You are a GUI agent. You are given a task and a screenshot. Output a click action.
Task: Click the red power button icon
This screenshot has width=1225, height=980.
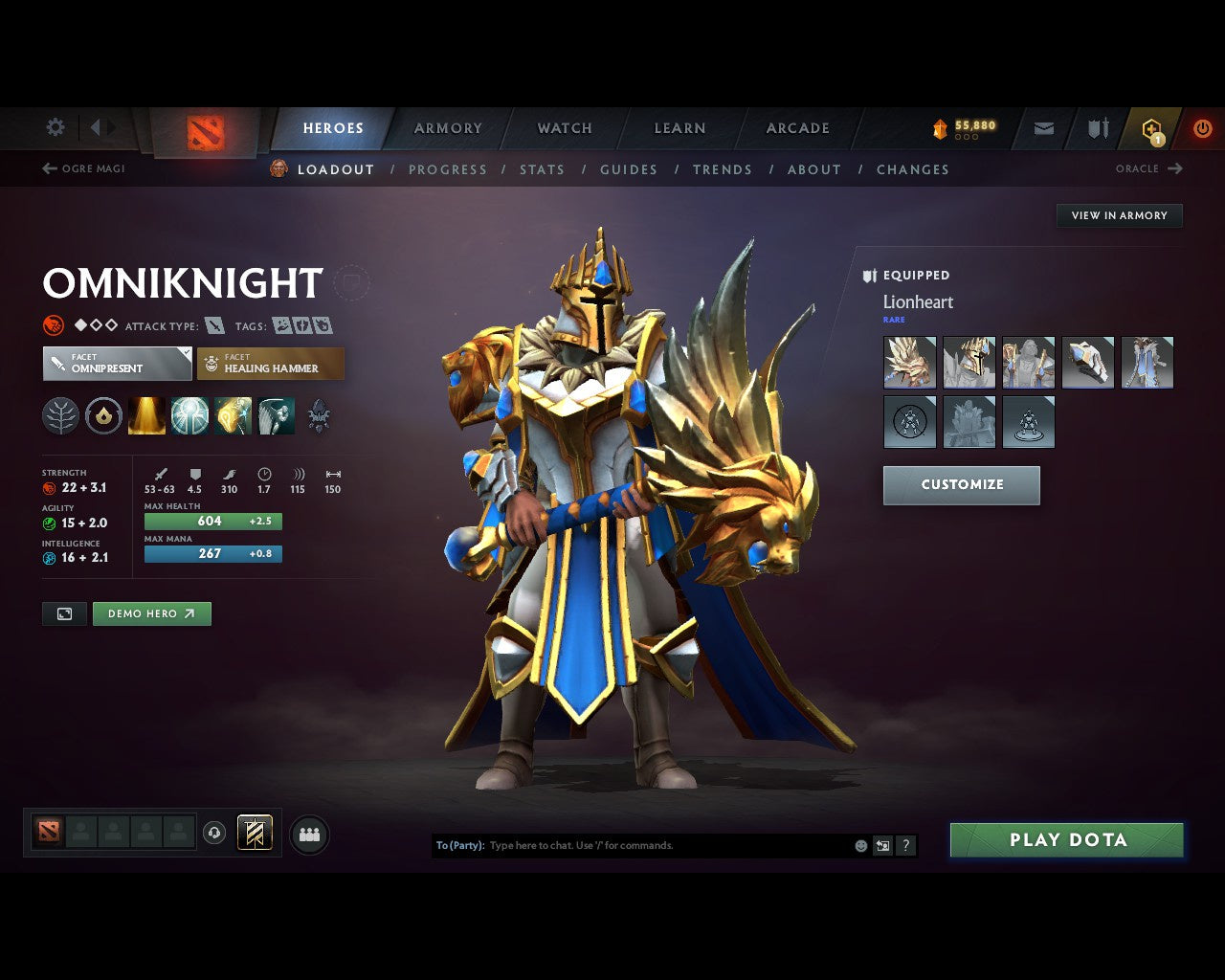click(1202, 128)
